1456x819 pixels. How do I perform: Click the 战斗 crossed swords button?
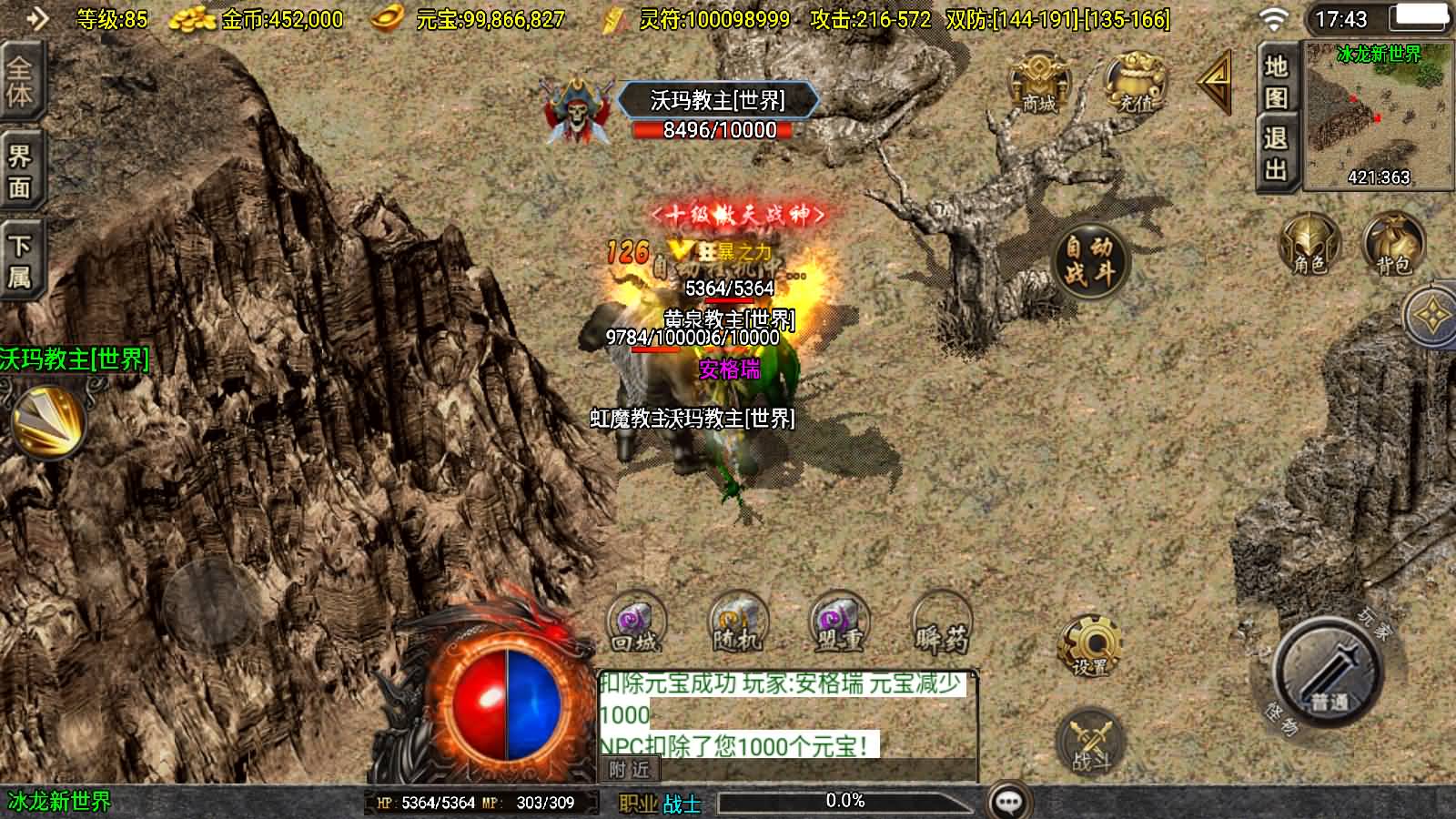[1089, 741]
